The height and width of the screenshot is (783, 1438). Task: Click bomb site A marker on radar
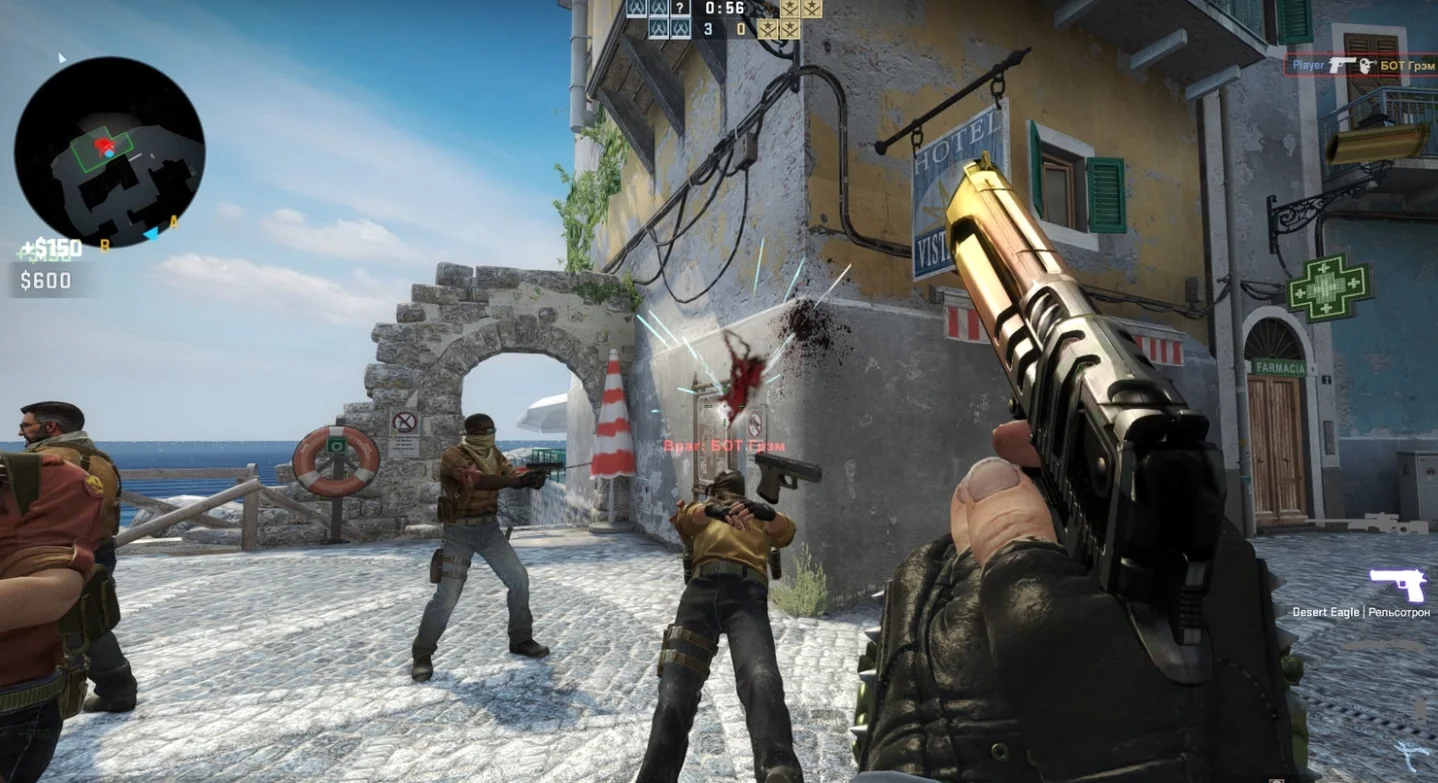[x=173, y=222]
